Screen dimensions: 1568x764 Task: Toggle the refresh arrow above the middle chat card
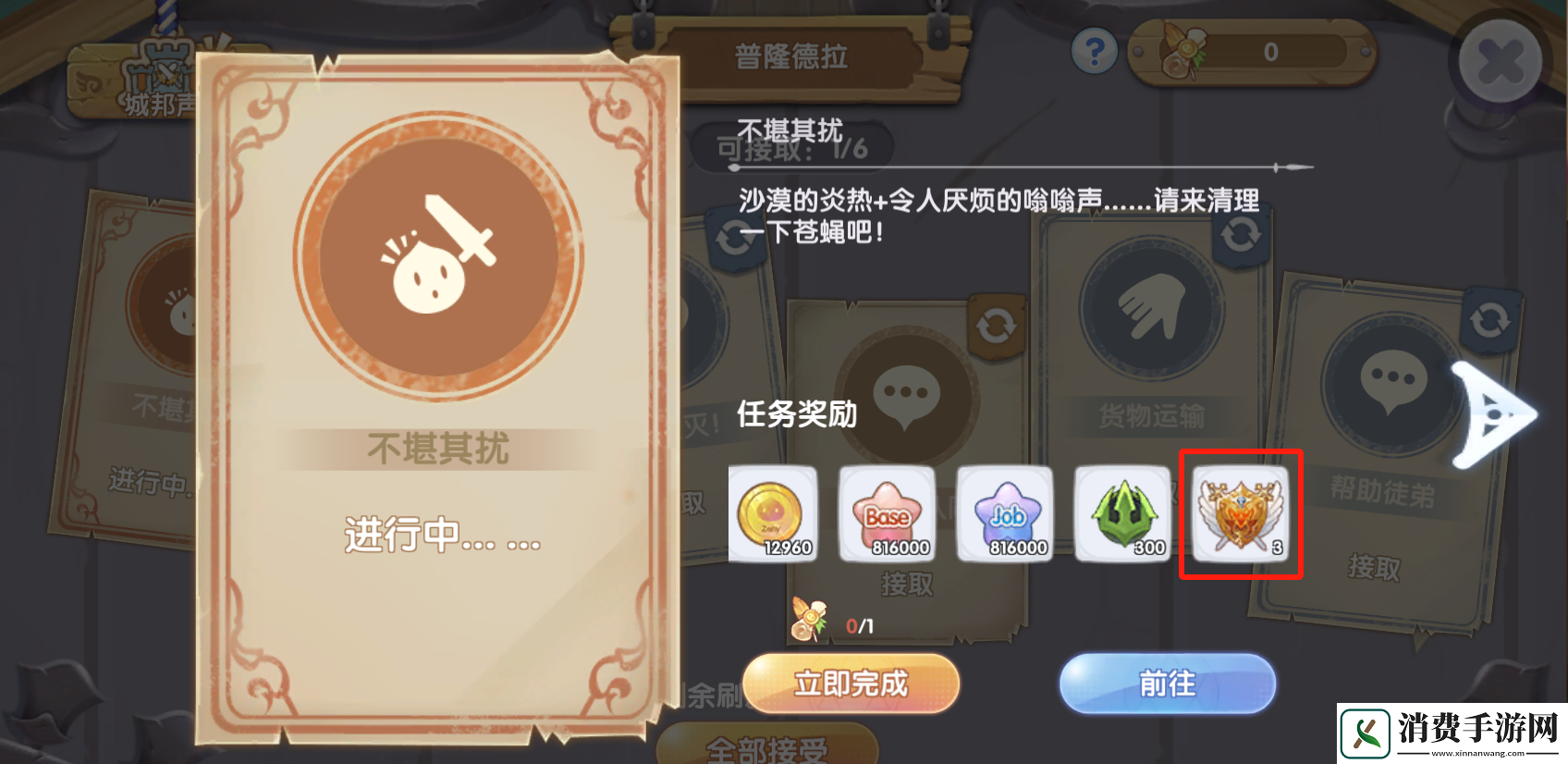[995, 324]
